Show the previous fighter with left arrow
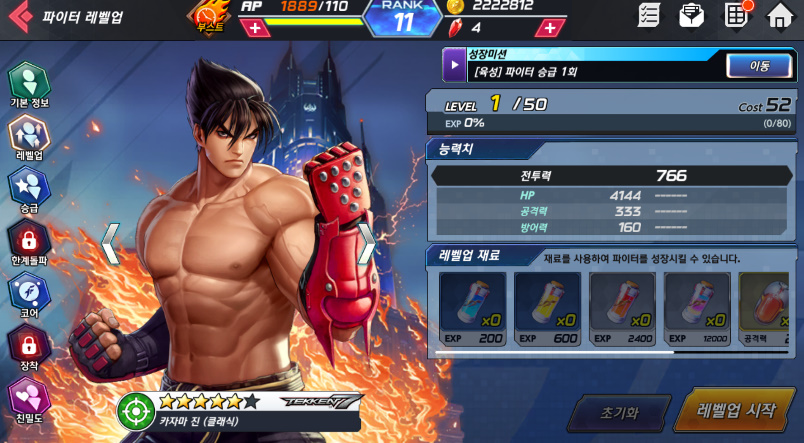The height and width of the screenshot is (443, 804). point(111,244)
